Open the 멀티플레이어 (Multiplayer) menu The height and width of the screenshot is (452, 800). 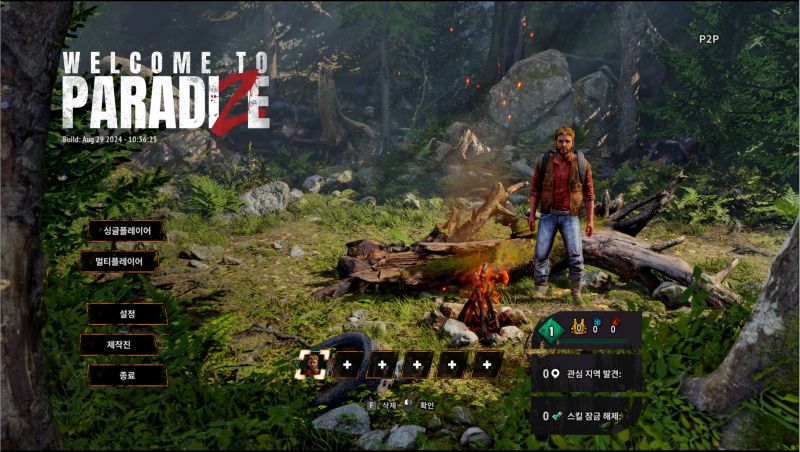(120, 262)
